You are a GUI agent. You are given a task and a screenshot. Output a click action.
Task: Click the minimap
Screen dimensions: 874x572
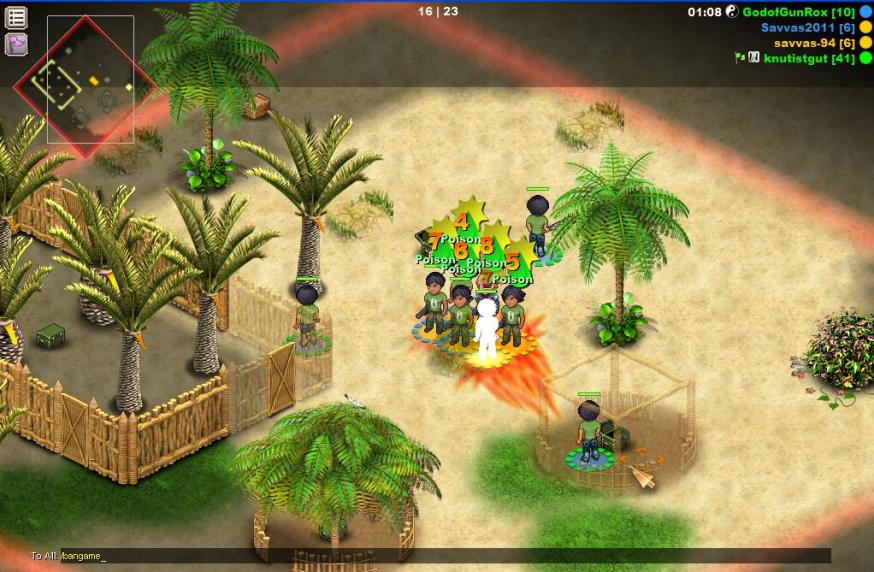point(90,79)
